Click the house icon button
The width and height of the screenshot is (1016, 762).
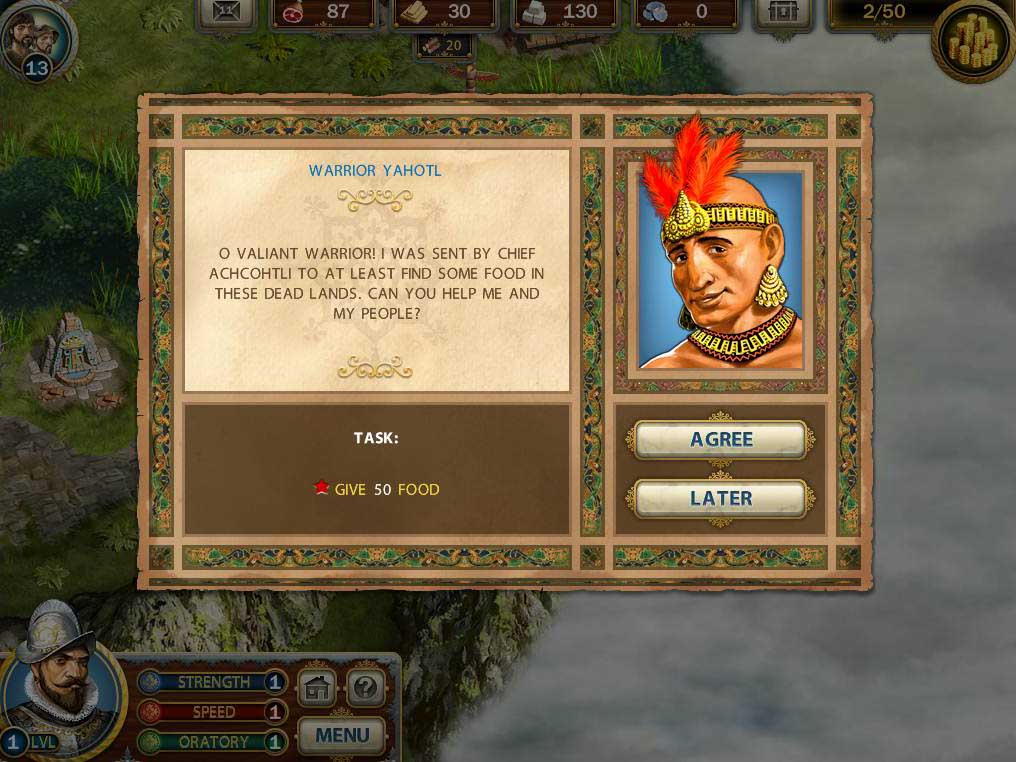point(317,688)
